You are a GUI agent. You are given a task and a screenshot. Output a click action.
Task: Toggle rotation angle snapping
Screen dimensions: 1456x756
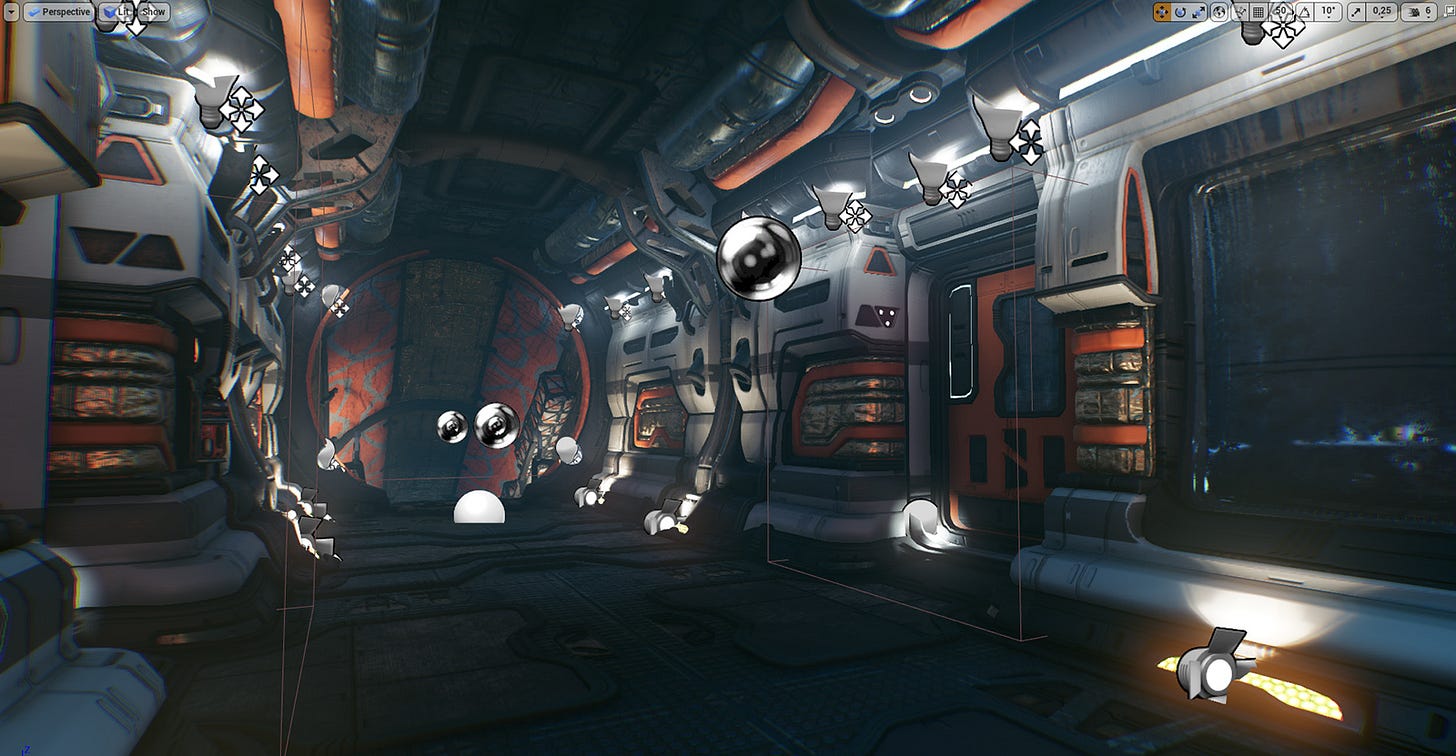tap(1304, 12)
